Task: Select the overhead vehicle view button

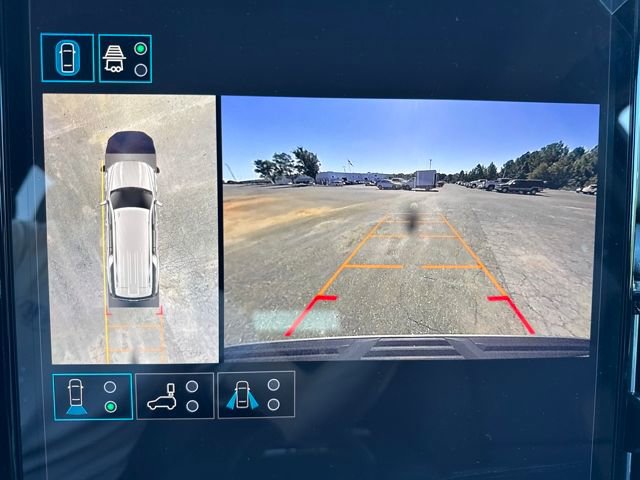Action: (x=67, y=57)
